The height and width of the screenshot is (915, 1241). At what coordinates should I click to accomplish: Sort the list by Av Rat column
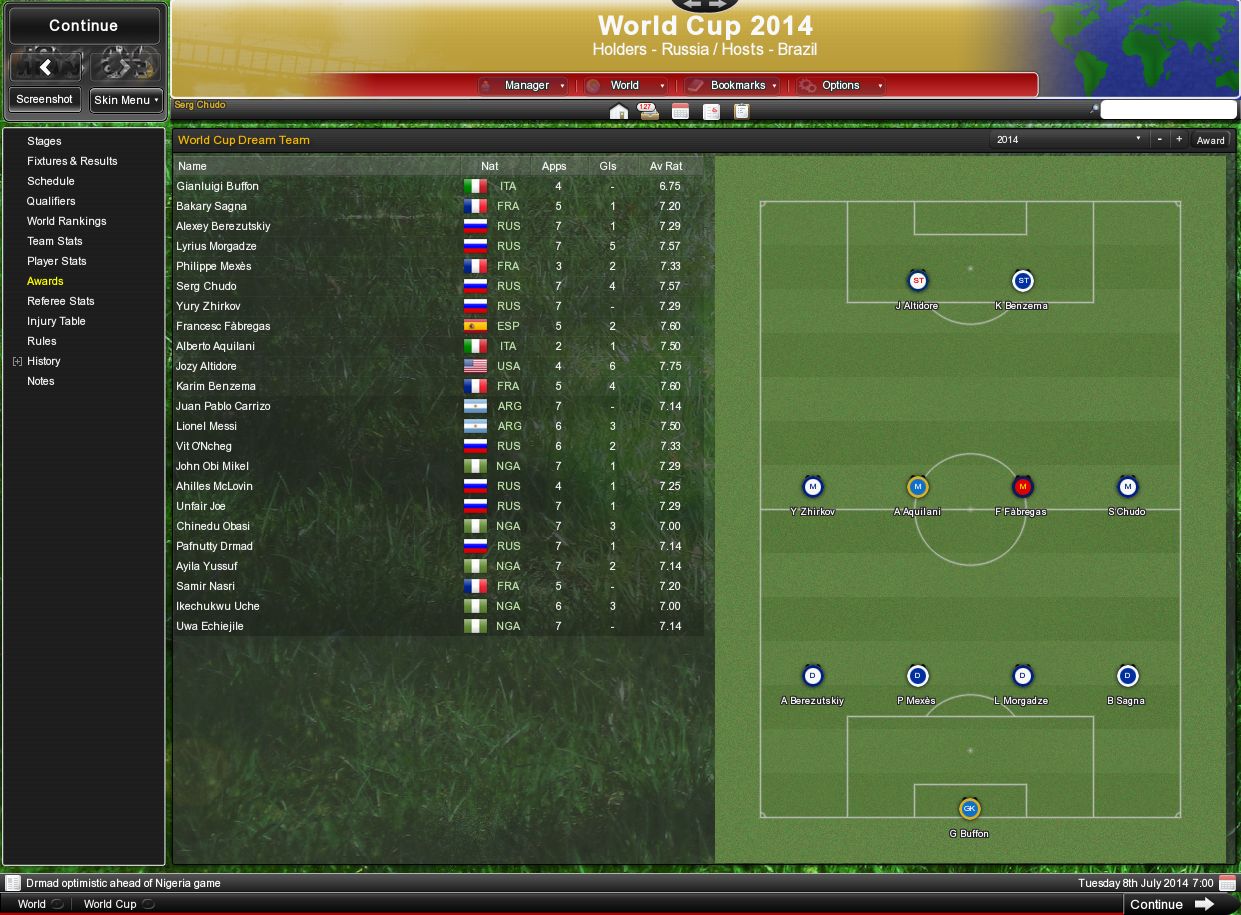point(666,166)
